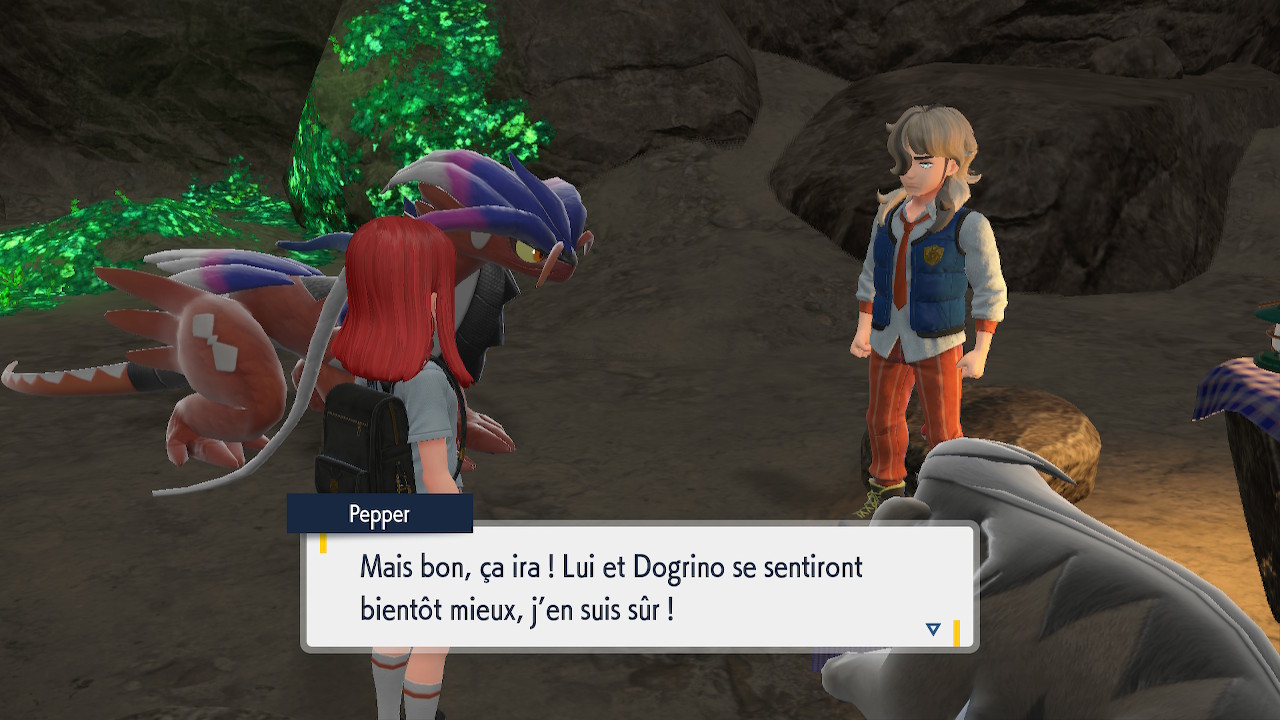The width and height of the screenshot is (1280, 720).
Task: Click Pepper's dialogue text box
Action: pos(640,588)
